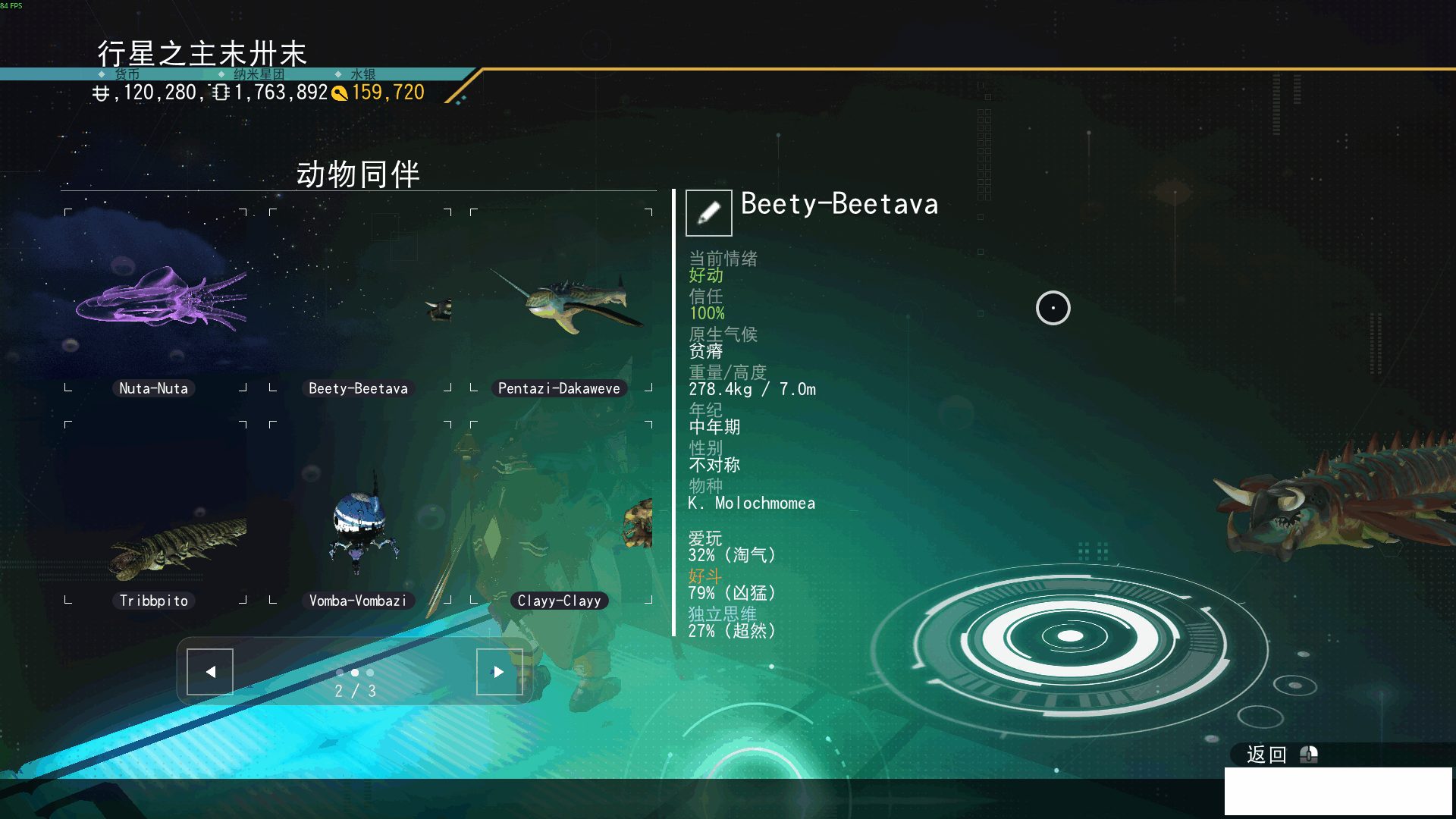Select the Clayy-Clayy companion
The width and height of the screenshot is (1456, 819).
559,523
